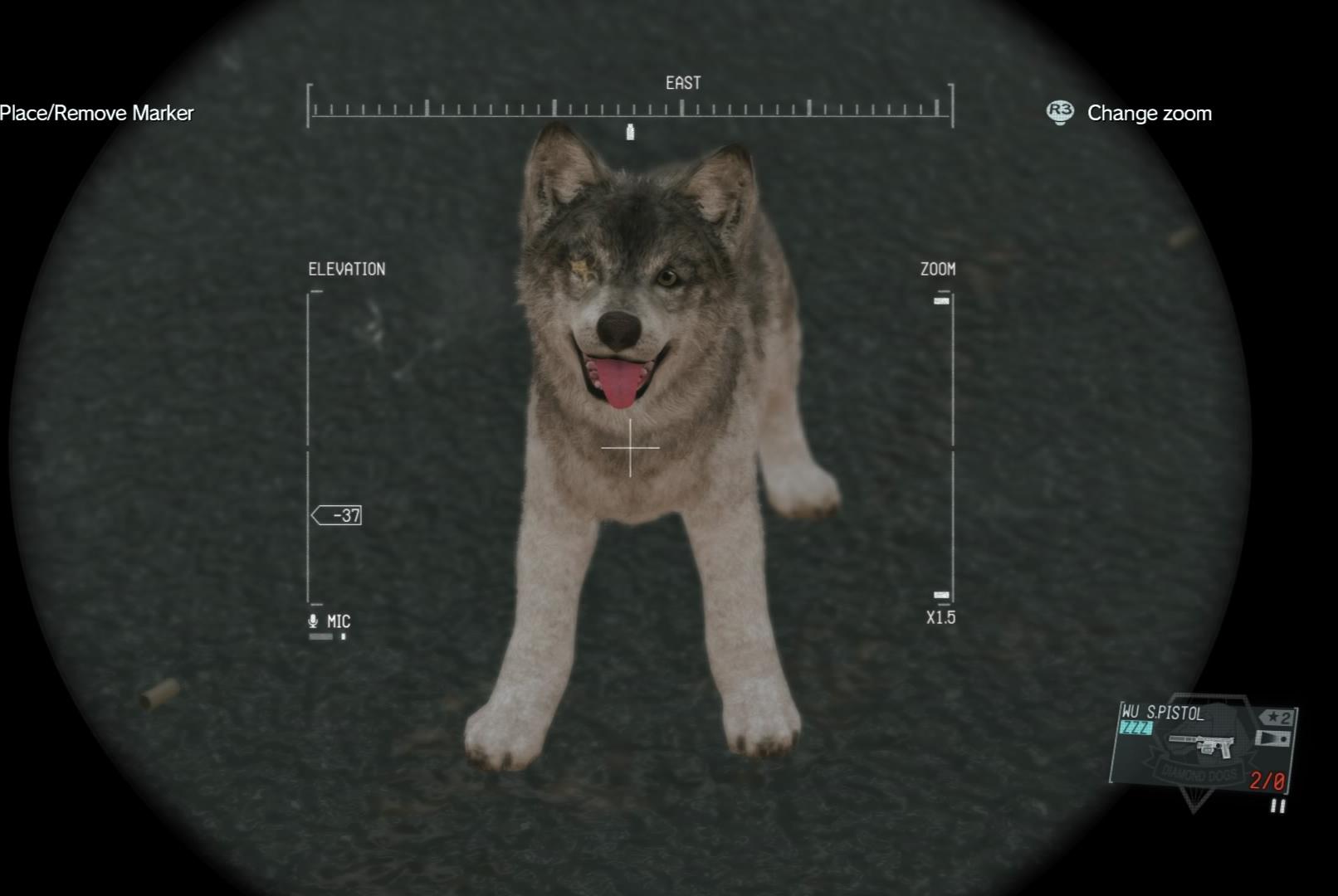Click the crosshair reticle at scope center

pos(631,447)
